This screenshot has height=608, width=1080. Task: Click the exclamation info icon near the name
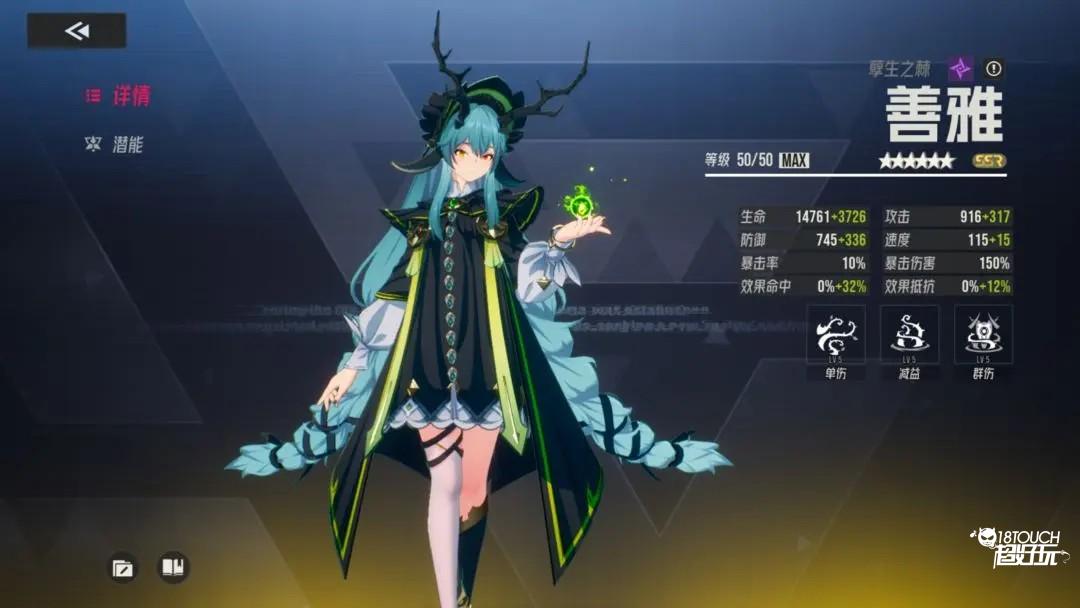pos(993,68)
